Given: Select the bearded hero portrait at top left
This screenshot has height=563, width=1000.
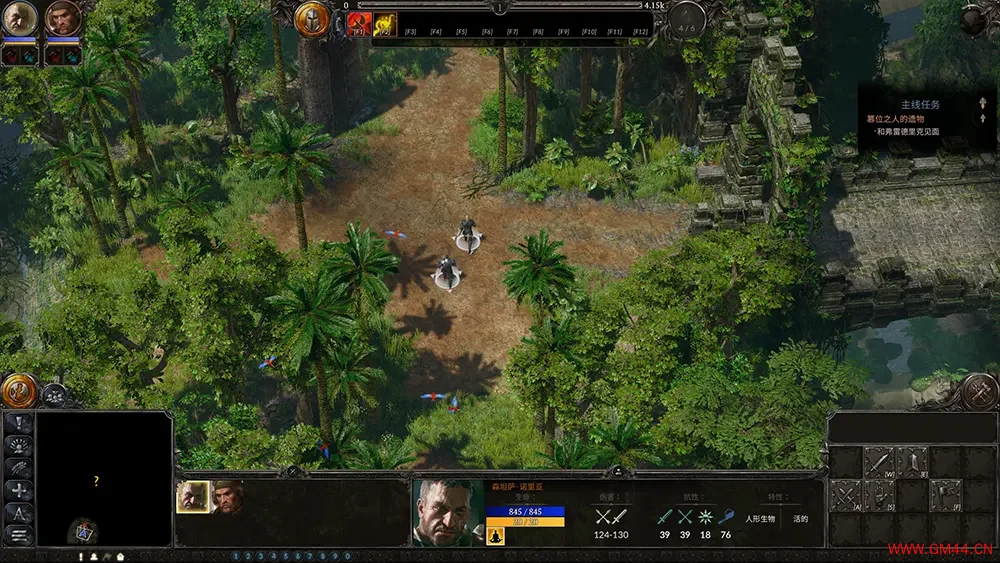Looking at the screenshot, I should [x=62, y=18].
